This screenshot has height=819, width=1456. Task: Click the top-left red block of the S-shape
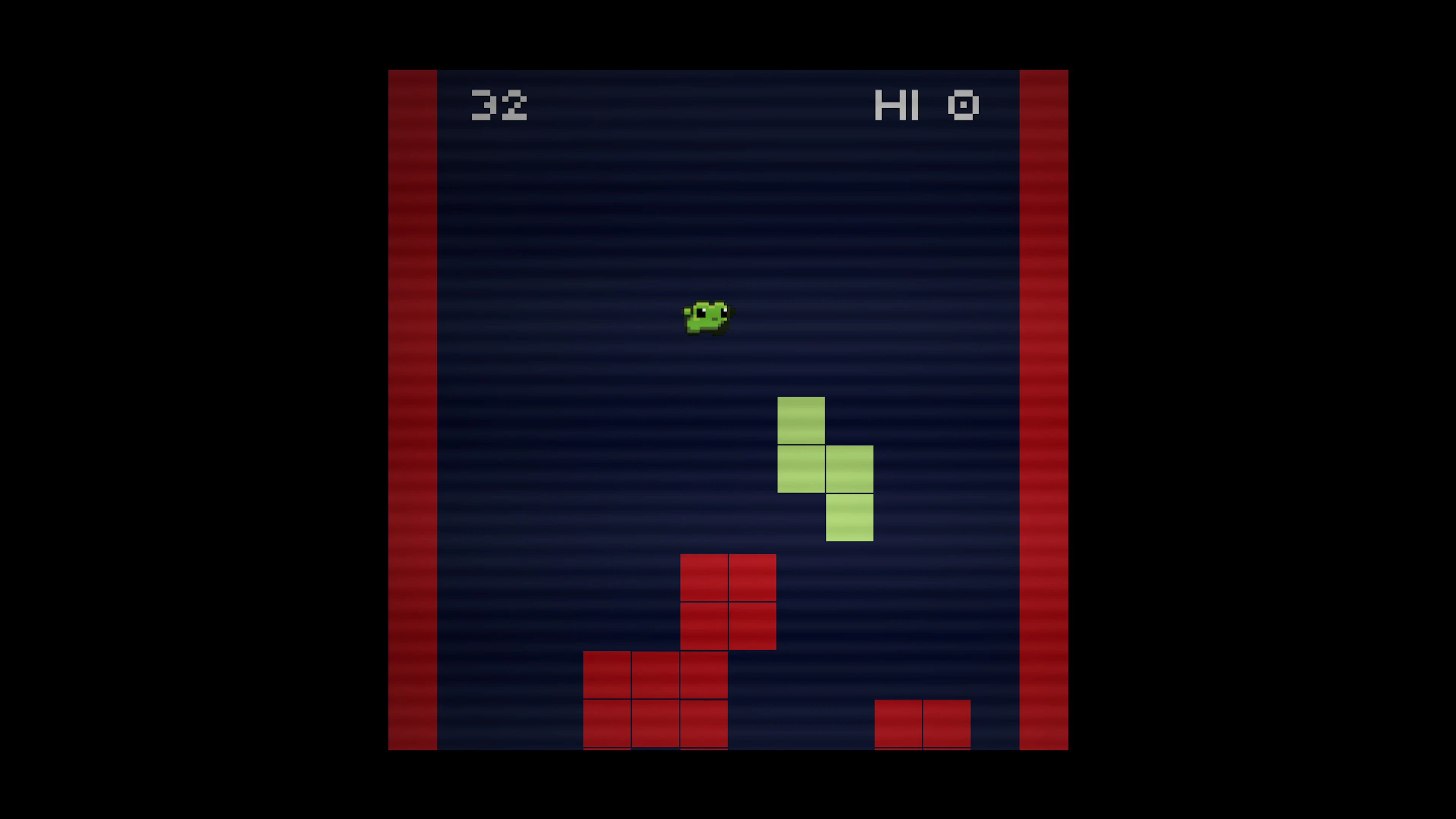coord(704,576)
